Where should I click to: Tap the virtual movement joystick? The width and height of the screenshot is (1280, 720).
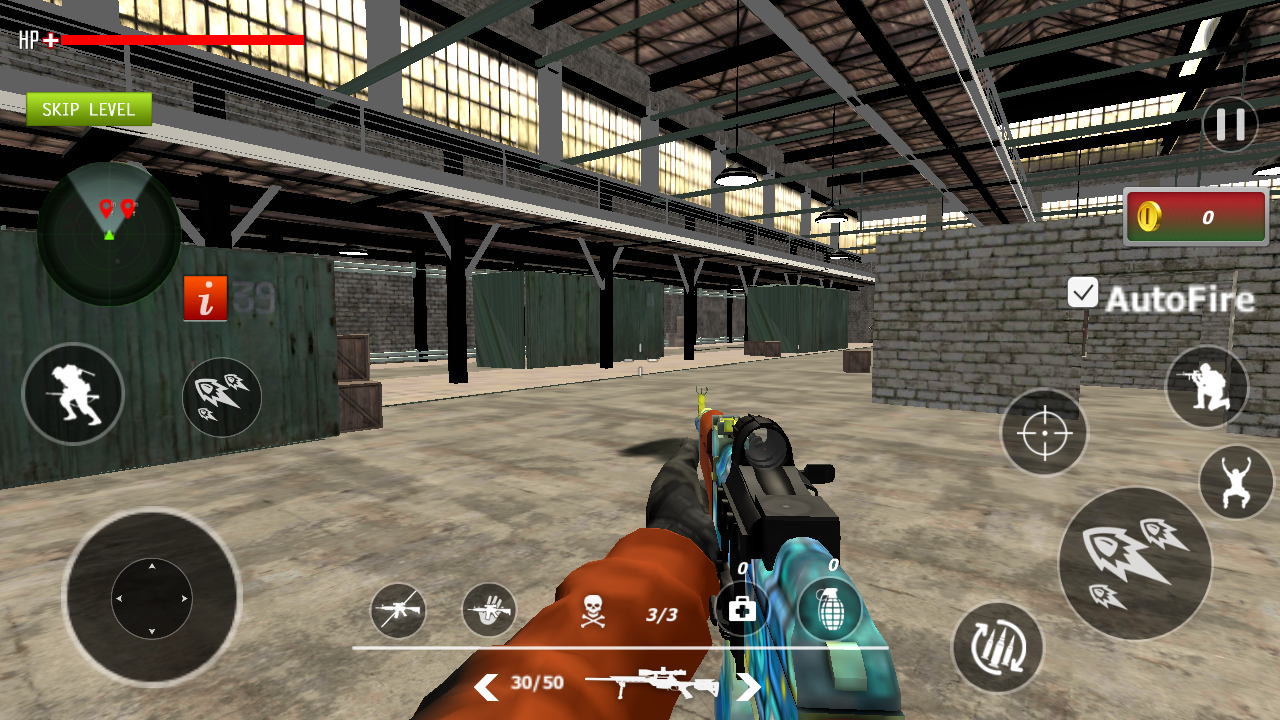(152, 598)
